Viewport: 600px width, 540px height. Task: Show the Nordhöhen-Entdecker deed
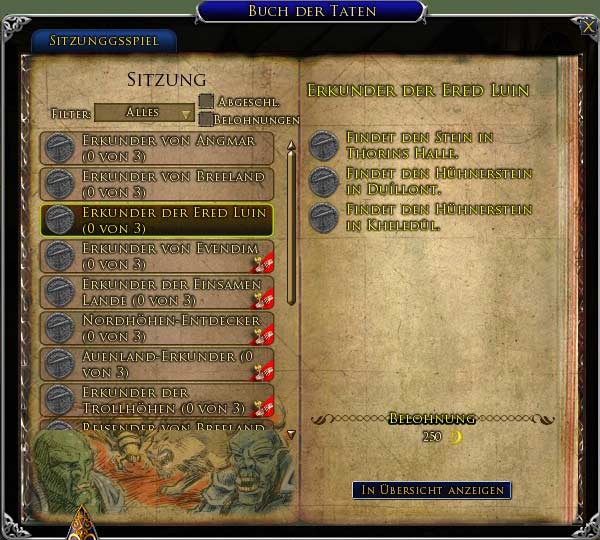(157, 328)
